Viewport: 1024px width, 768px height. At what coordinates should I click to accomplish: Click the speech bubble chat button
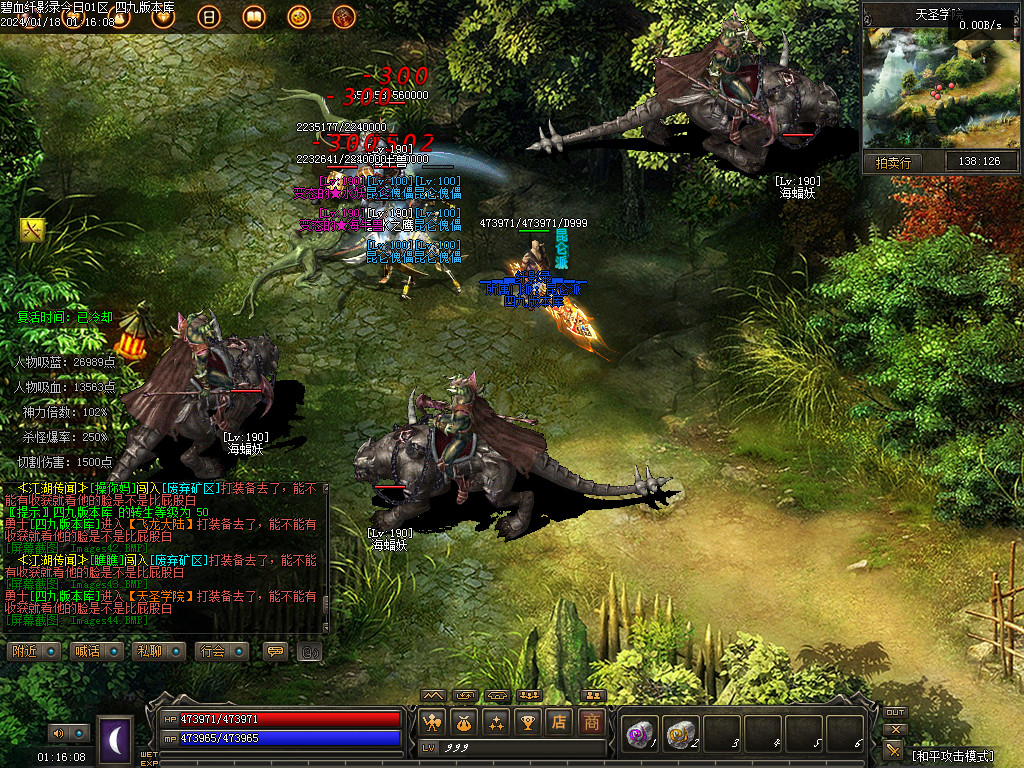[275, 651]
